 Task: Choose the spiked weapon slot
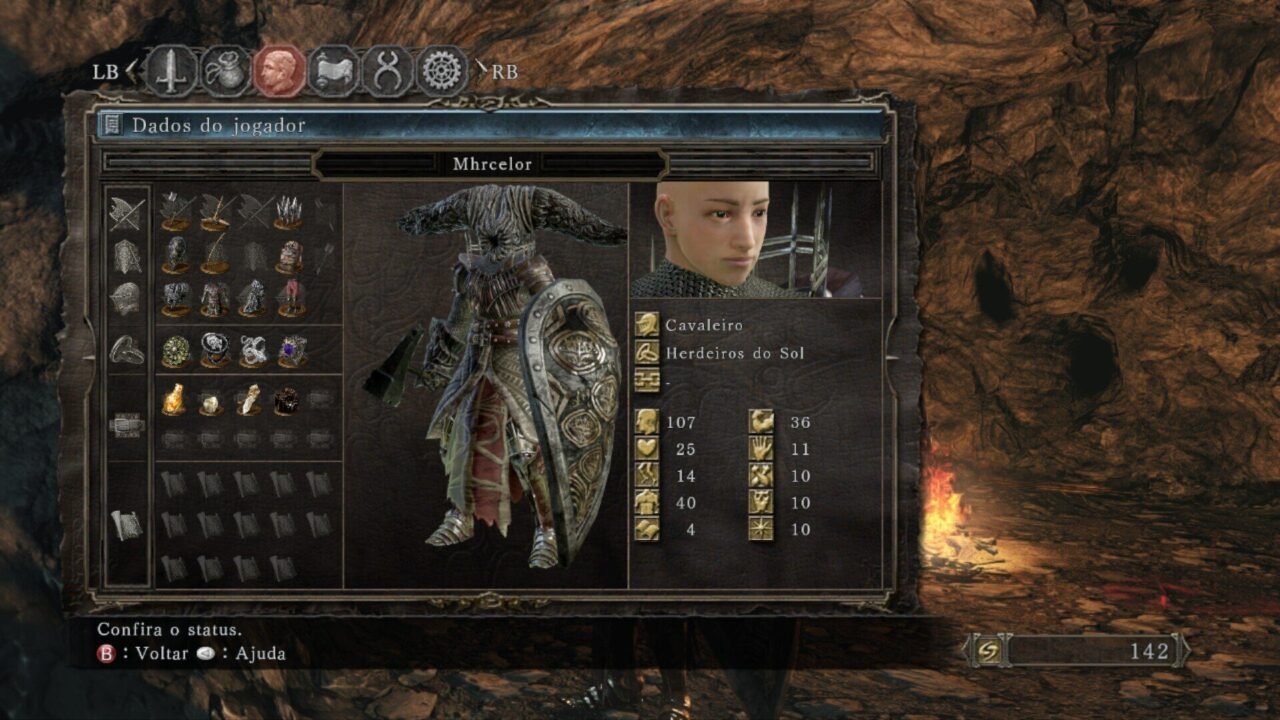(x=290, y=211)
